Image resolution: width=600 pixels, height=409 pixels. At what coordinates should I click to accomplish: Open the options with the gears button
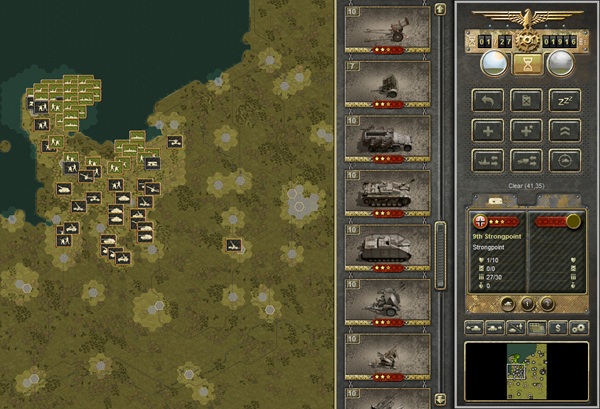pos(579,327)
